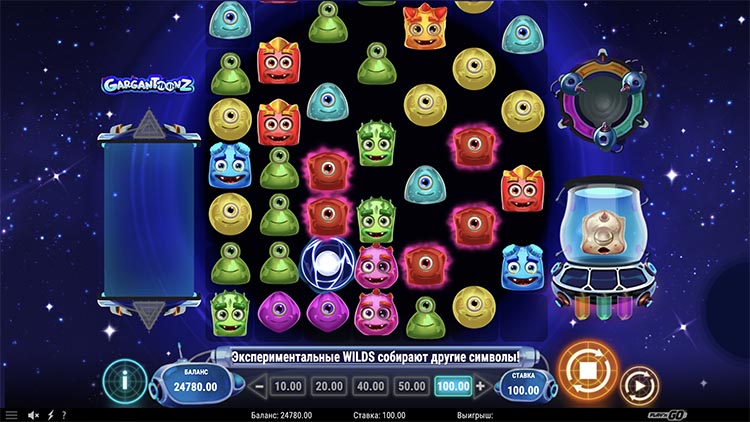Toggle the sound speaker icon
The width and height of the screenshot is (750, 422).
33,415
